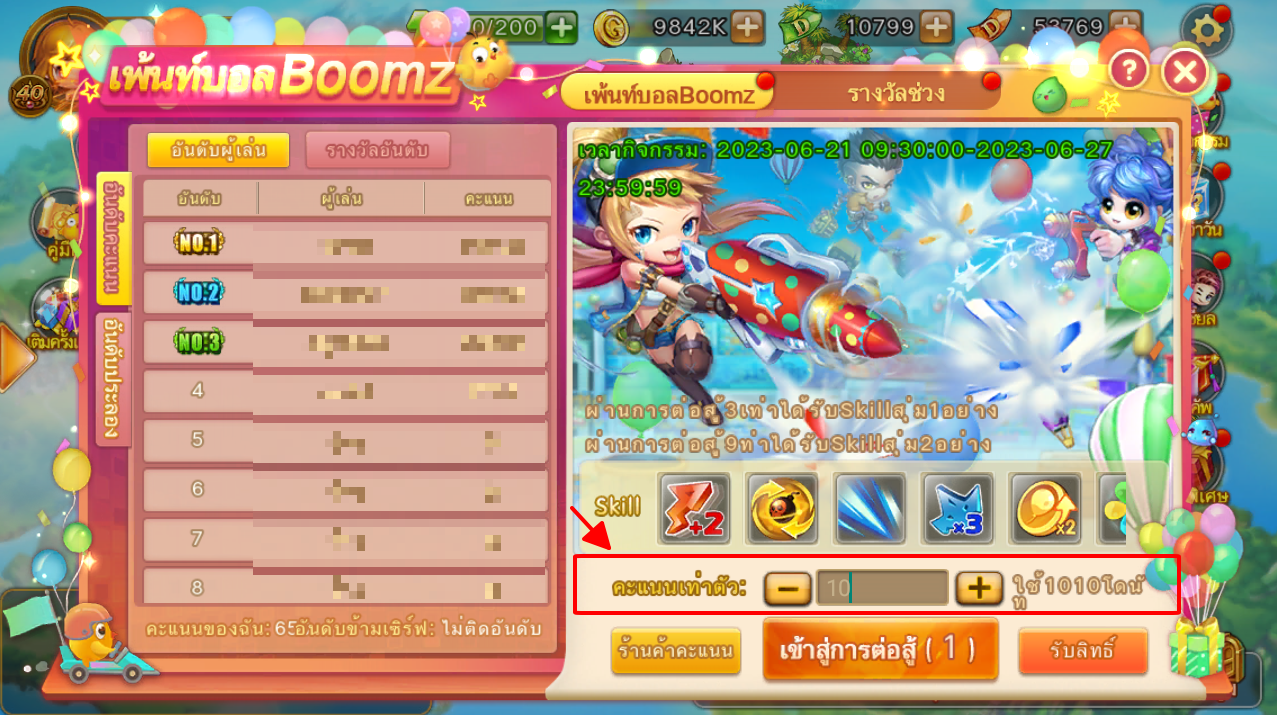View the NO.1 ranked player row
Screen dimensions: 1277x715
[x=346, y=243]
